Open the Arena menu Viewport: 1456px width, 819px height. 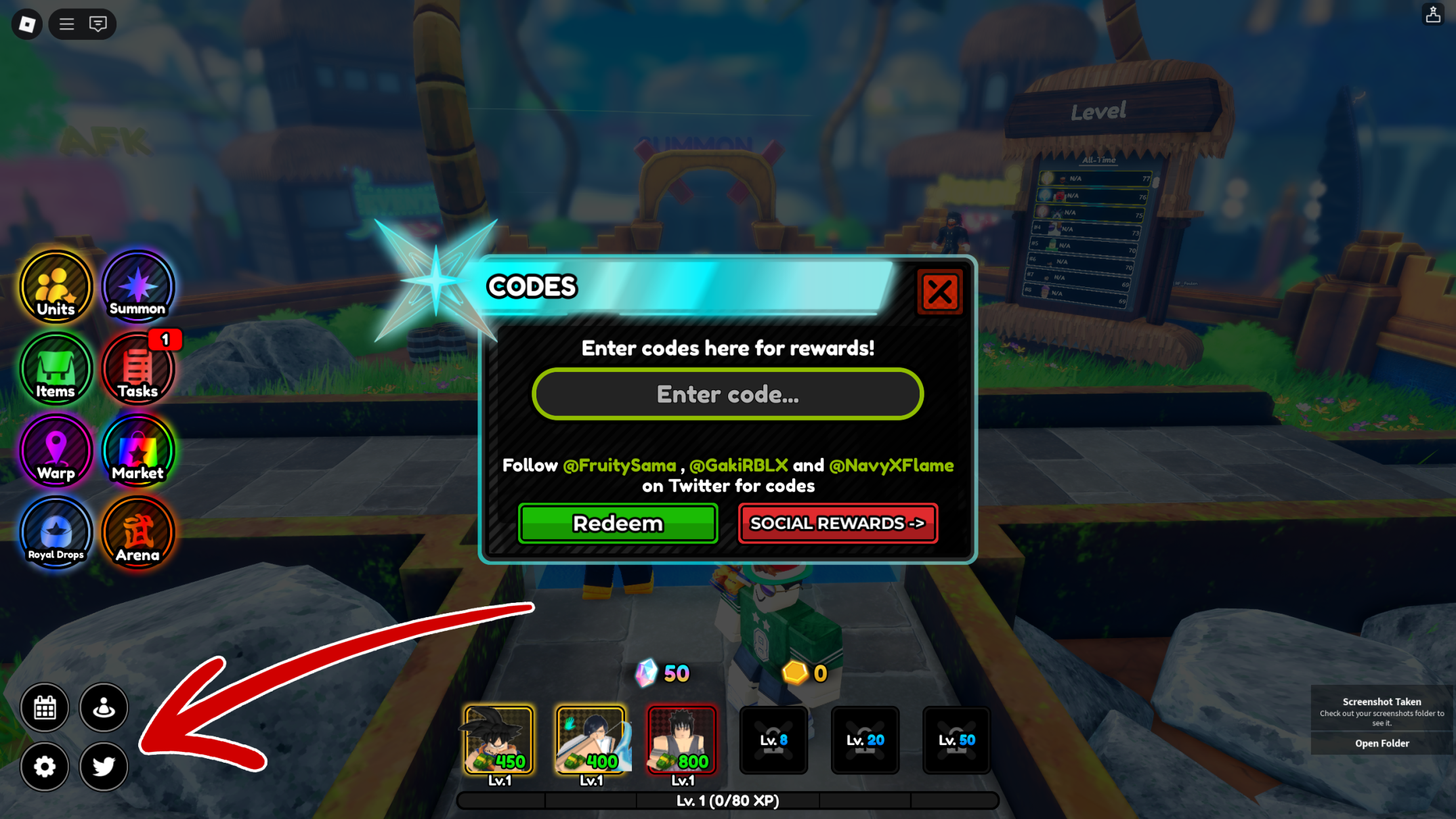tap(137, 533)
